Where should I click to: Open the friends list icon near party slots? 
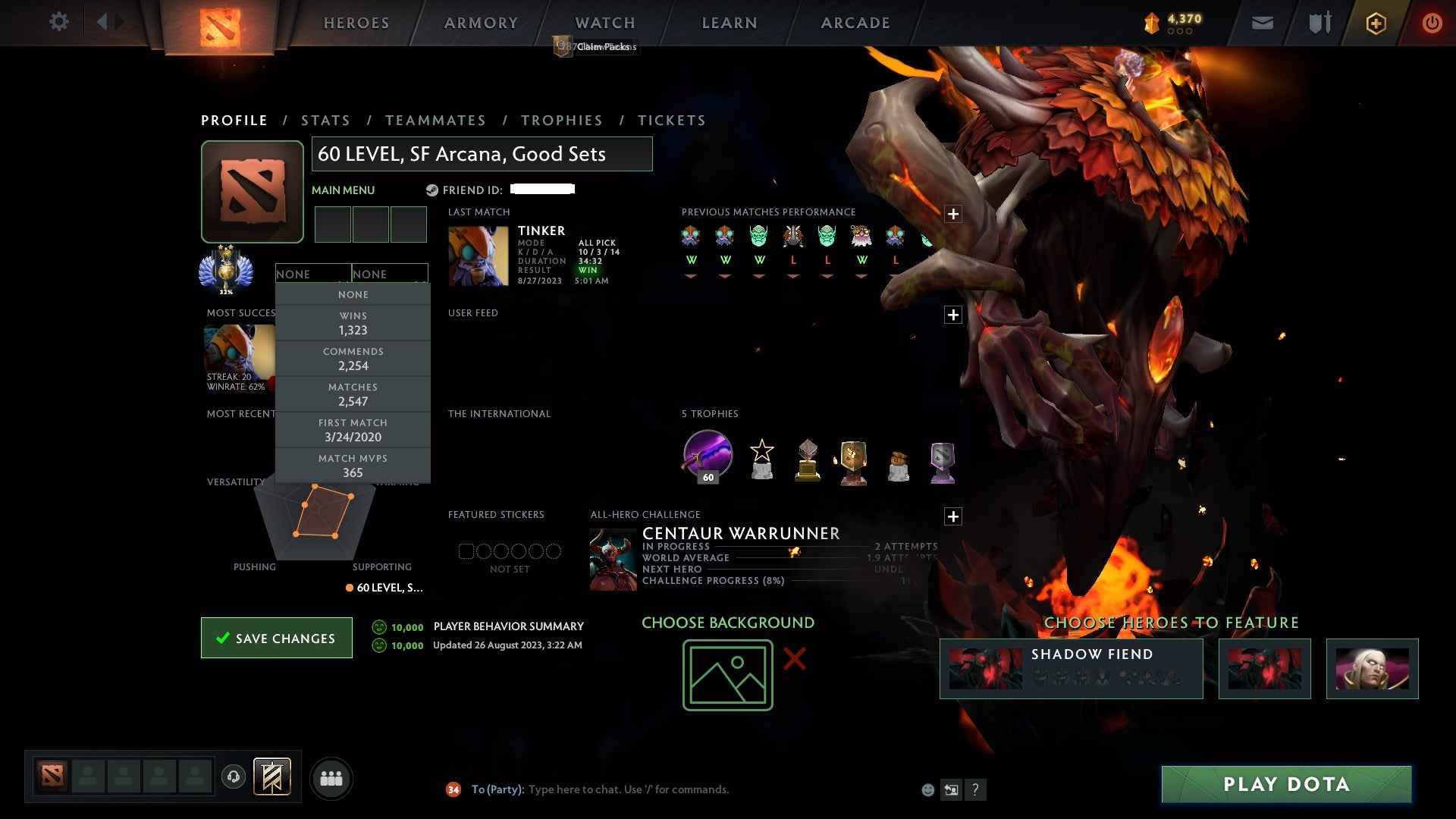(x=331, y=778)
